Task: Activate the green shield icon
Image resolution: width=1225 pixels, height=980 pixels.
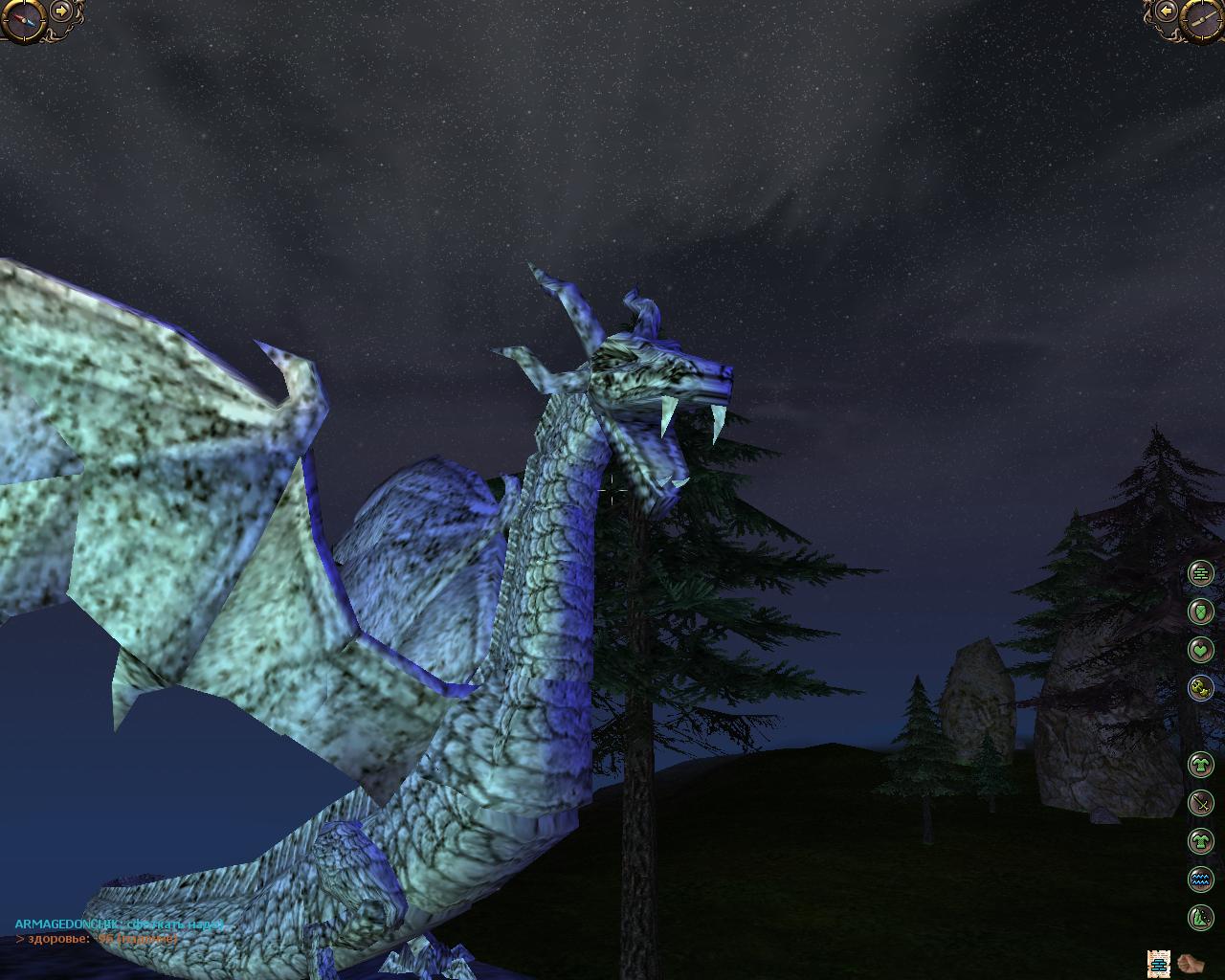Action: point(1200,611)
